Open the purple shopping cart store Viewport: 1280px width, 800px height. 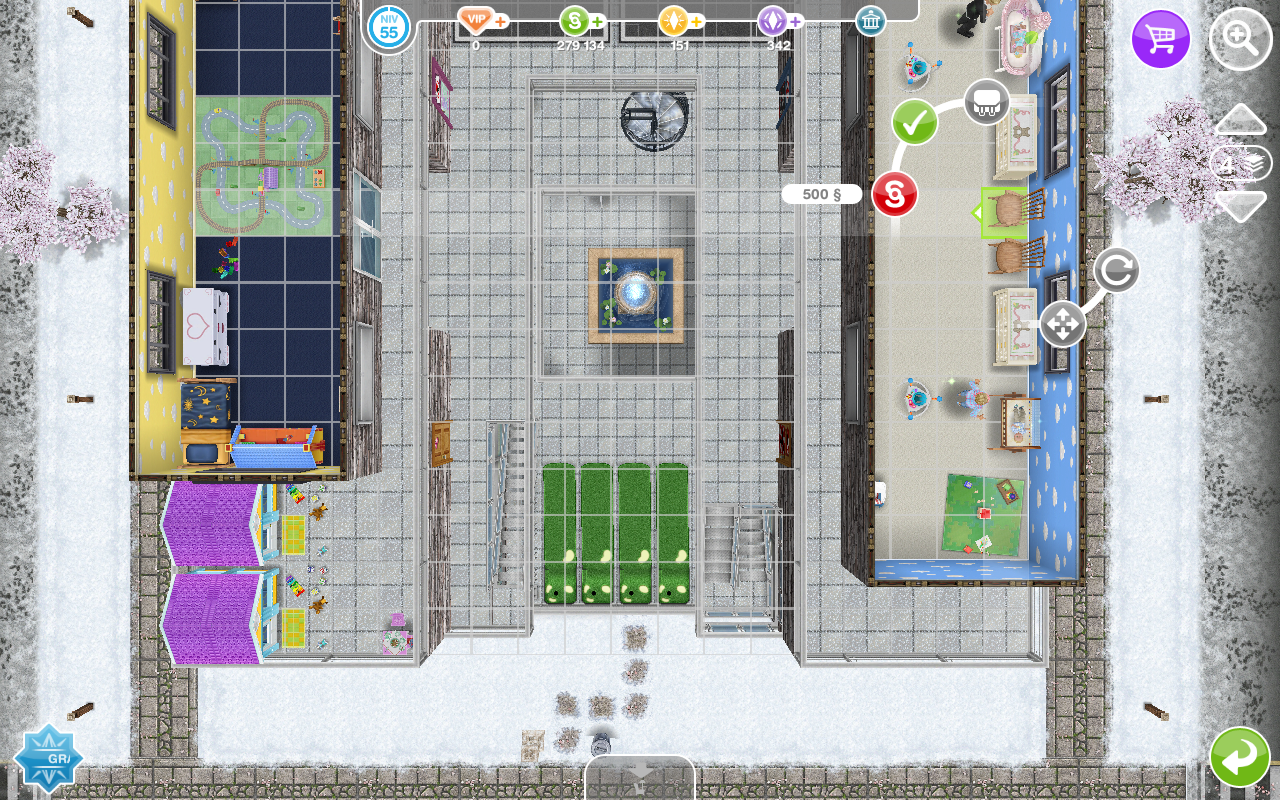[1160, 40]
